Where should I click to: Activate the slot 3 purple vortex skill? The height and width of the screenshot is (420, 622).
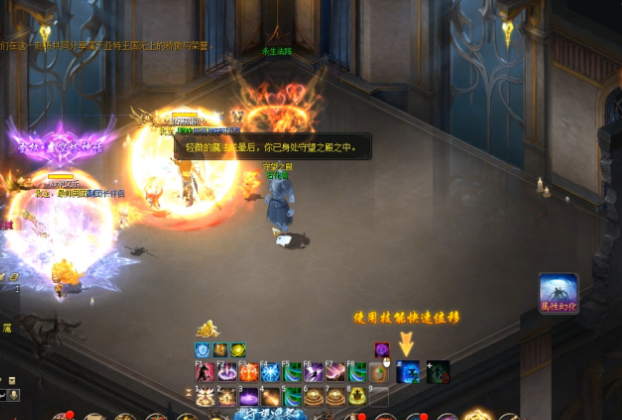pyautogui.click(x=248, y=396)
